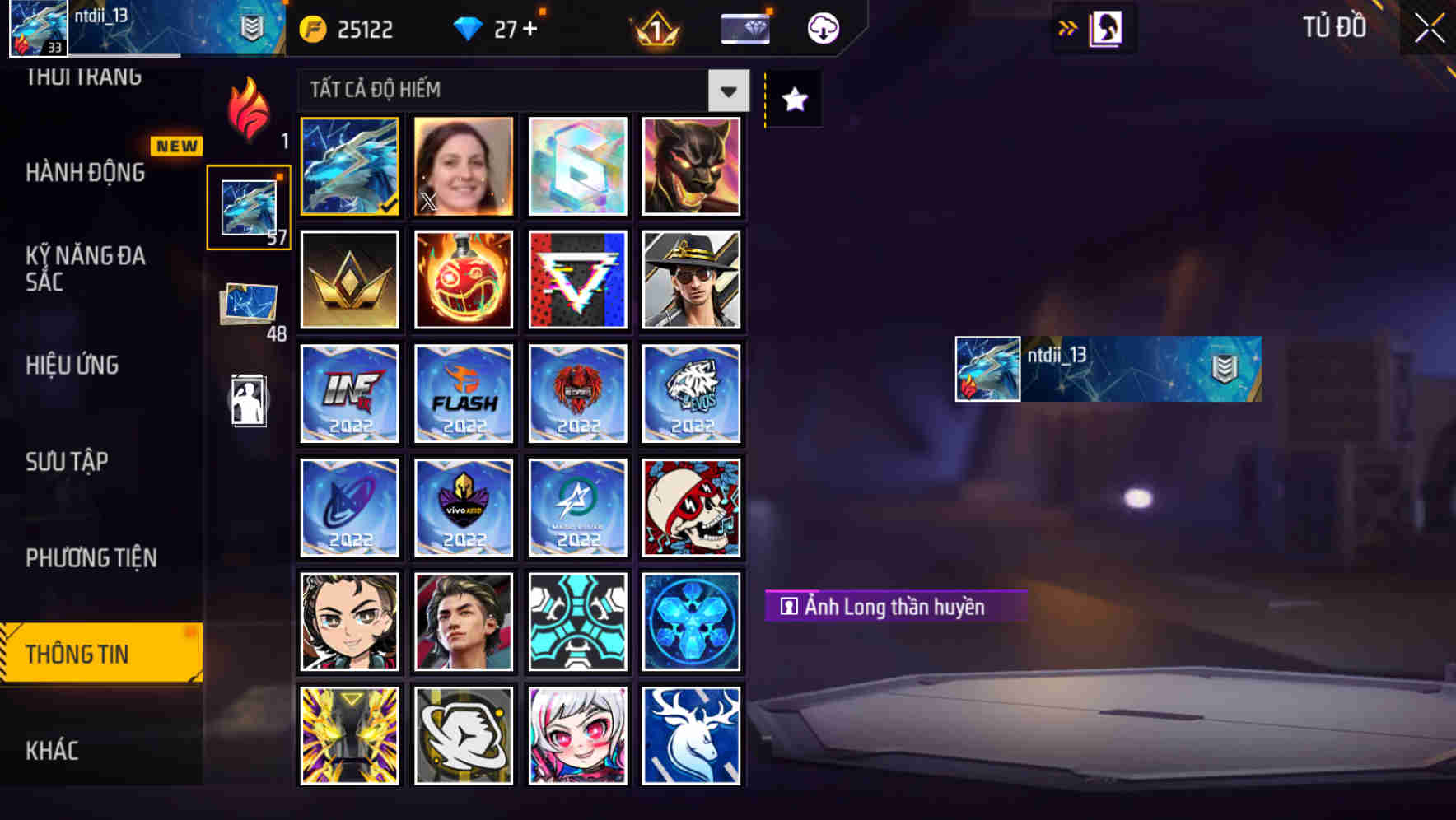This screenshot has height=820, width=1456.
Task: Open the banner category showing 48 items
Action: [x=250, y=301]
